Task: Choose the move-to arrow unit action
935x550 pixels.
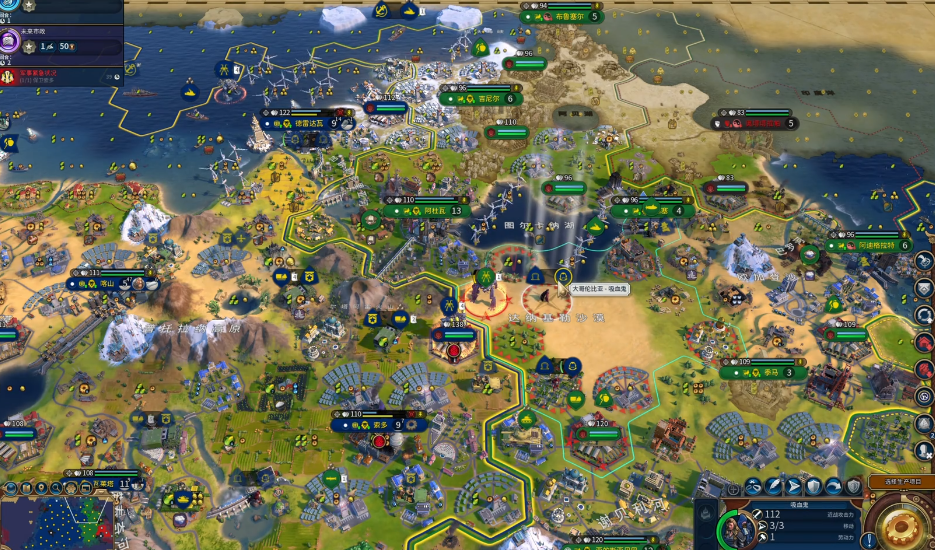Action: click(792, 487)
